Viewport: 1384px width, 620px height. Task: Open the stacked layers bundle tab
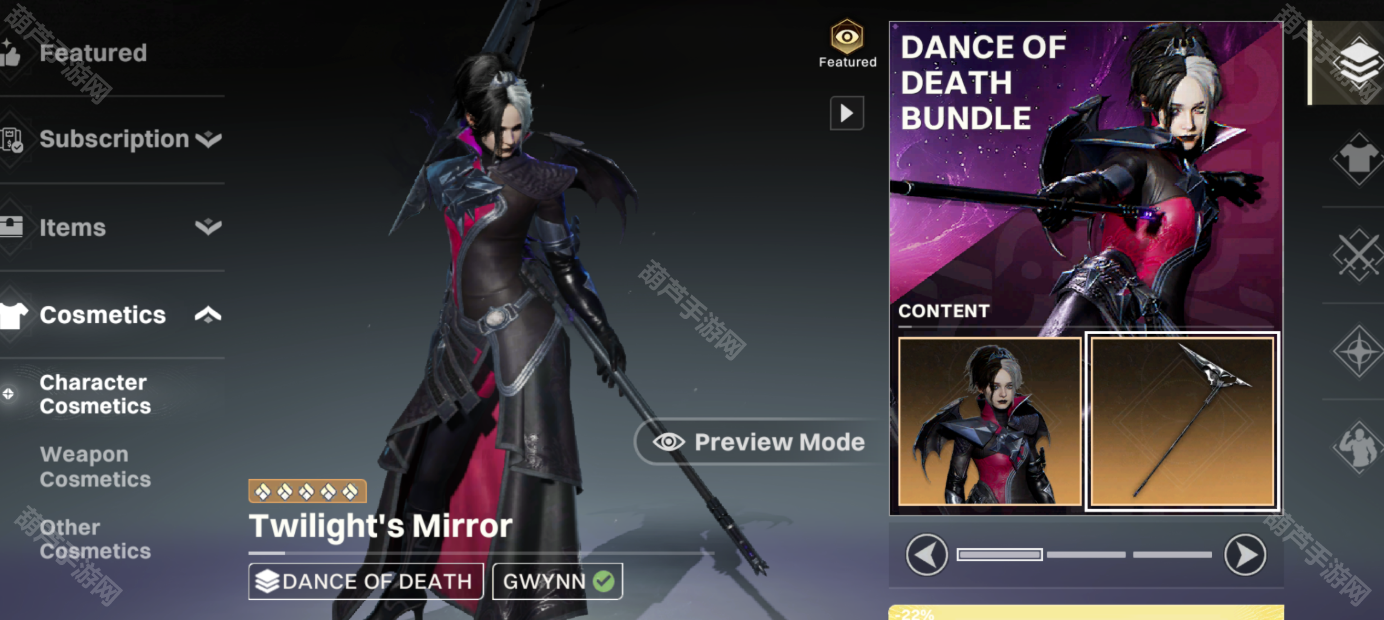tap(1358, 62)
